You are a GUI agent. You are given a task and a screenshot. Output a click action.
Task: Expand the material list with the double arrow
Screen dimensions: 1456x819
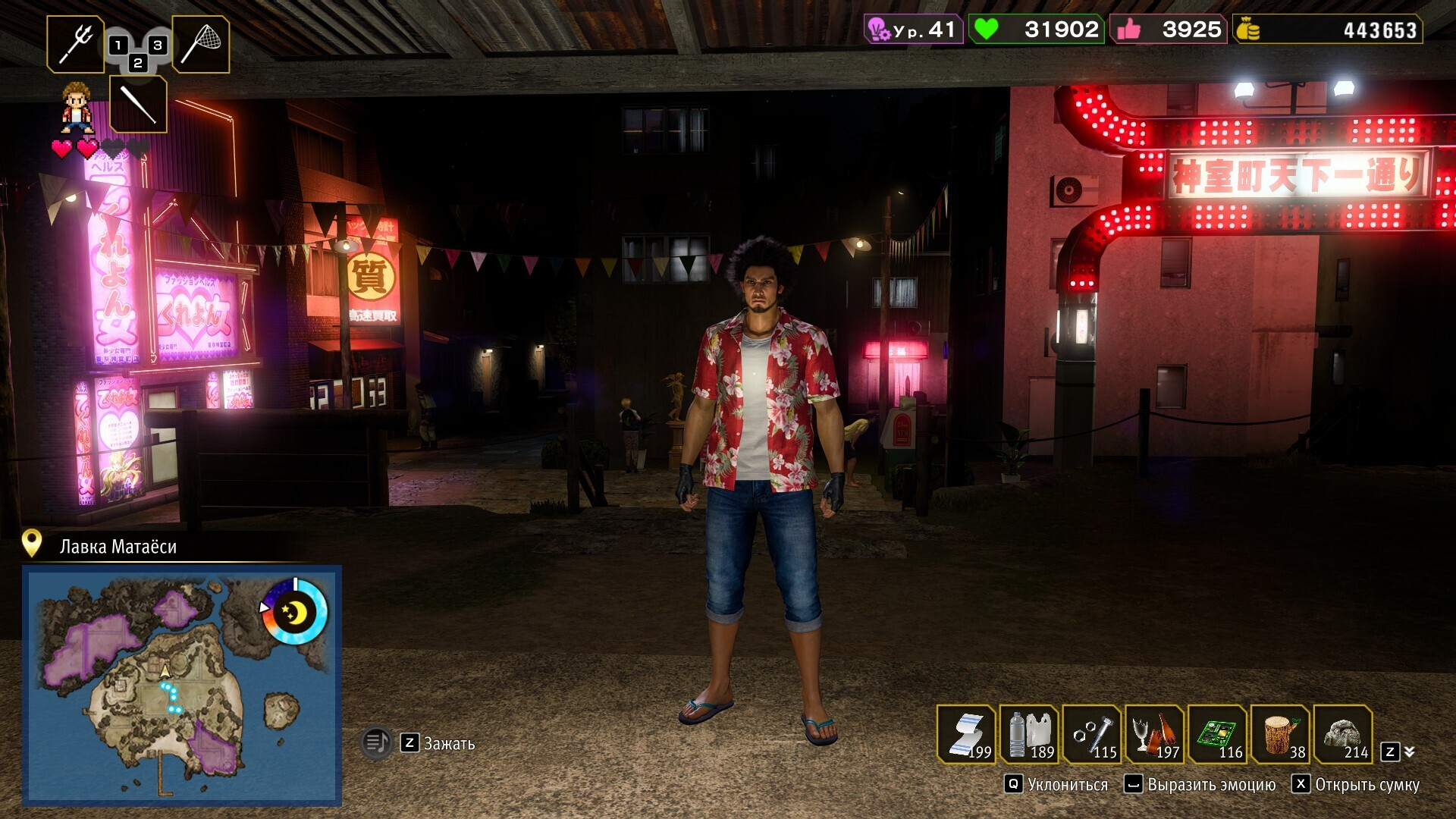(x=1409, y=752)
